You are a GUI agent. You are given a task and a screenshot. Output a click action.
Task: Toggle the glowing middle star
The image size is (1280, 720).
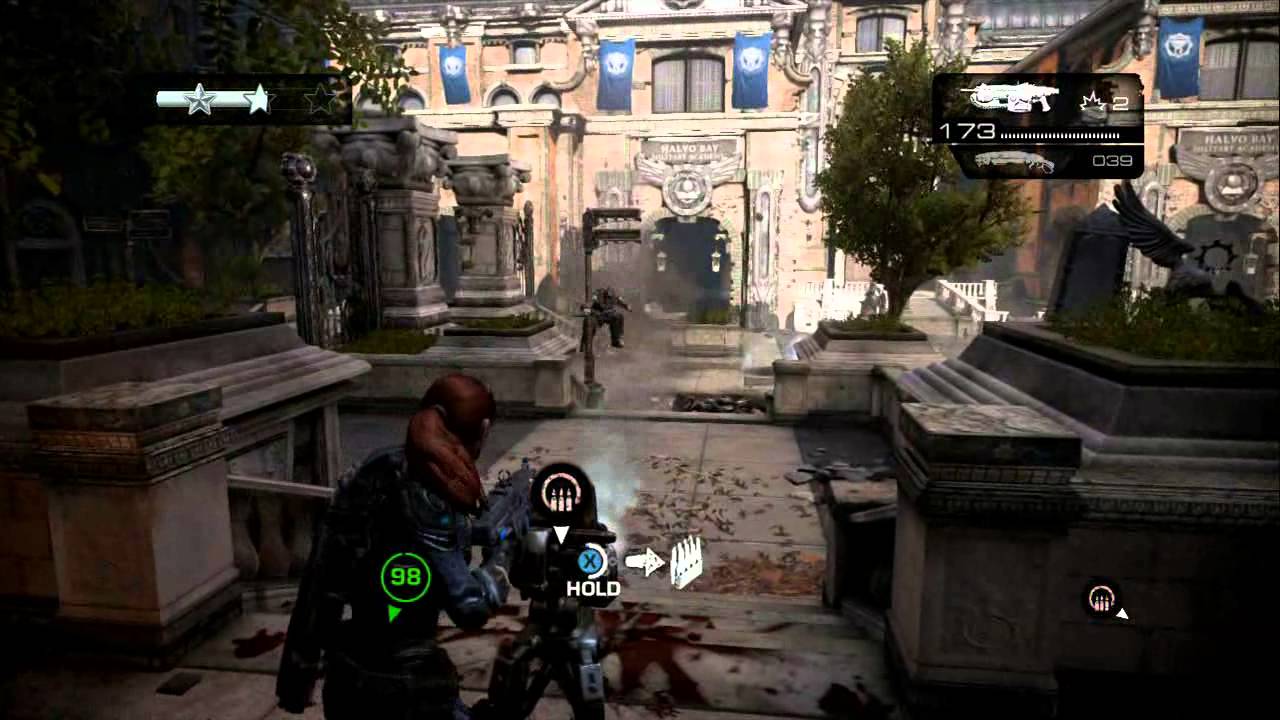[x=261, y=97]
